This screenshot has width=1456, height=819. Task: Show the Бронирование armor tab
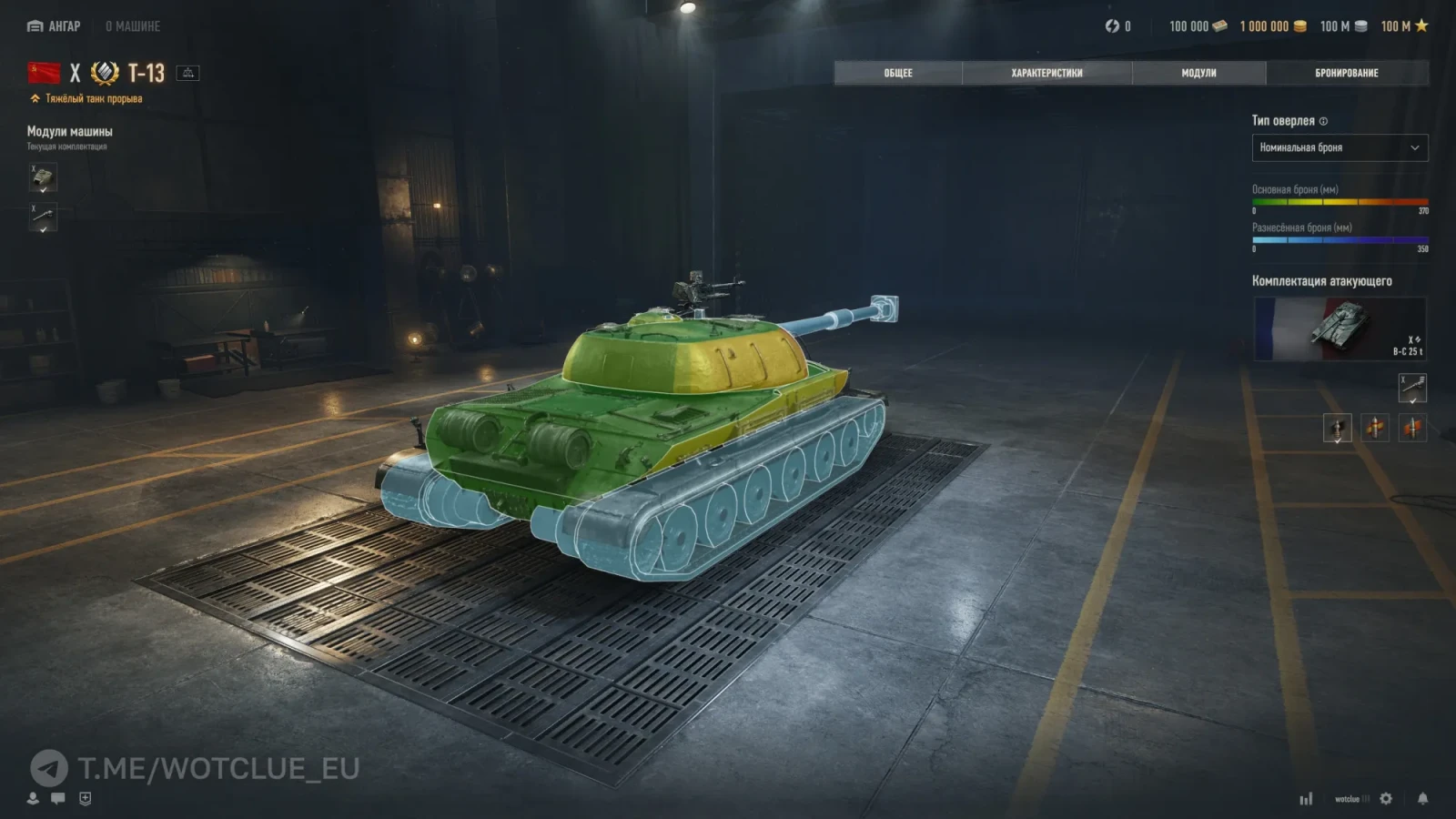click(1346, 73)
